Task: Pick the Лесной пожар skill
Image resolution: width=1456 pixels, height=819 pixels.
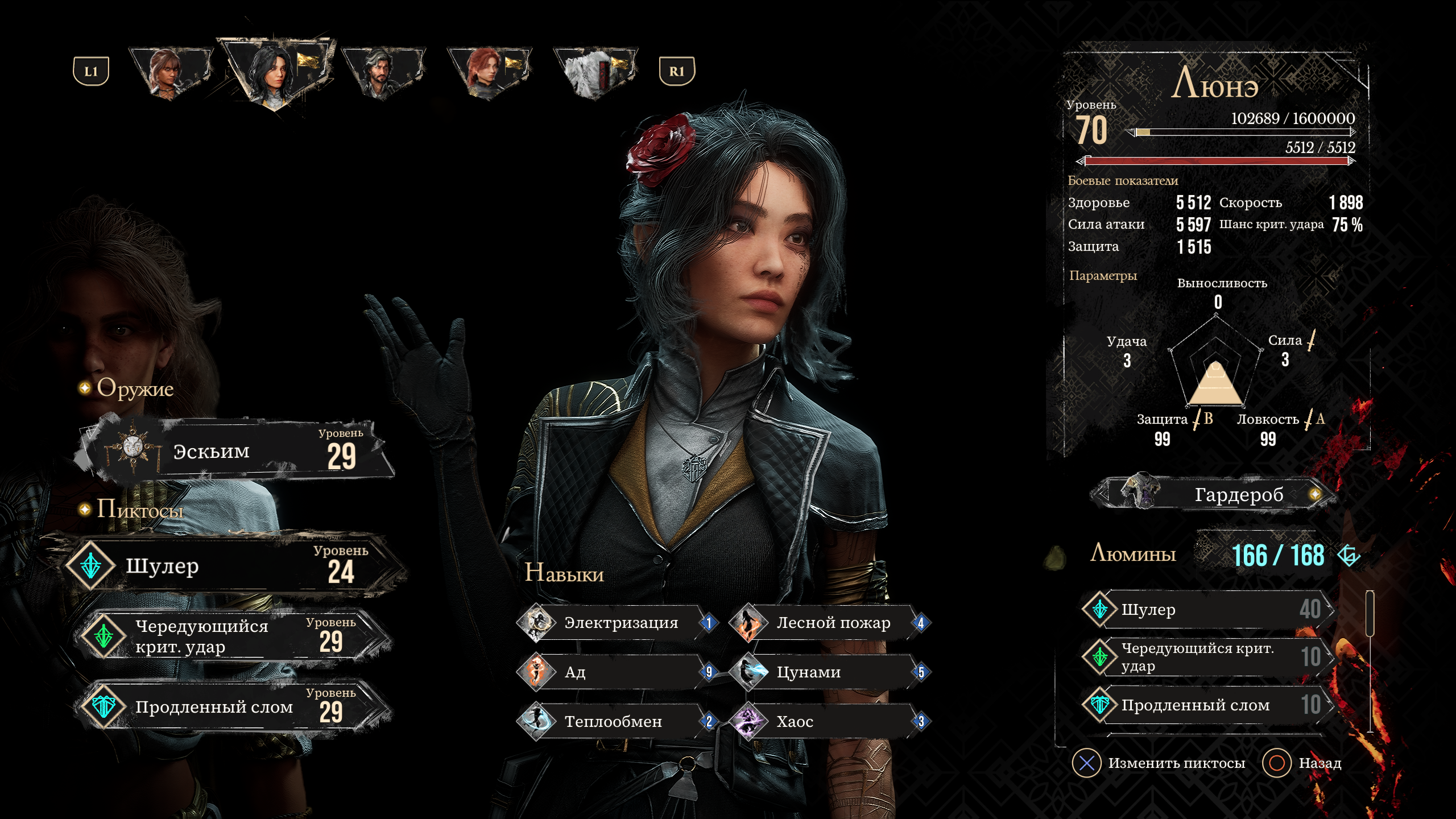Action: 830,623
